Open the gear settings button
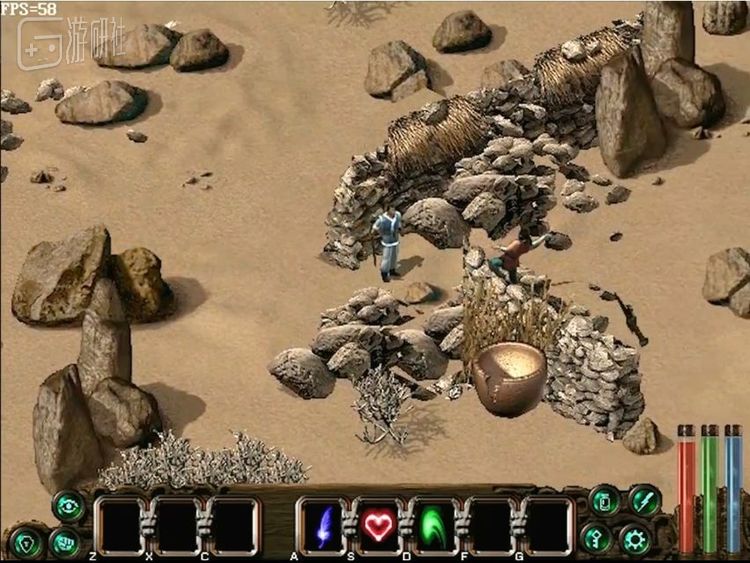 tap(636, 540)
